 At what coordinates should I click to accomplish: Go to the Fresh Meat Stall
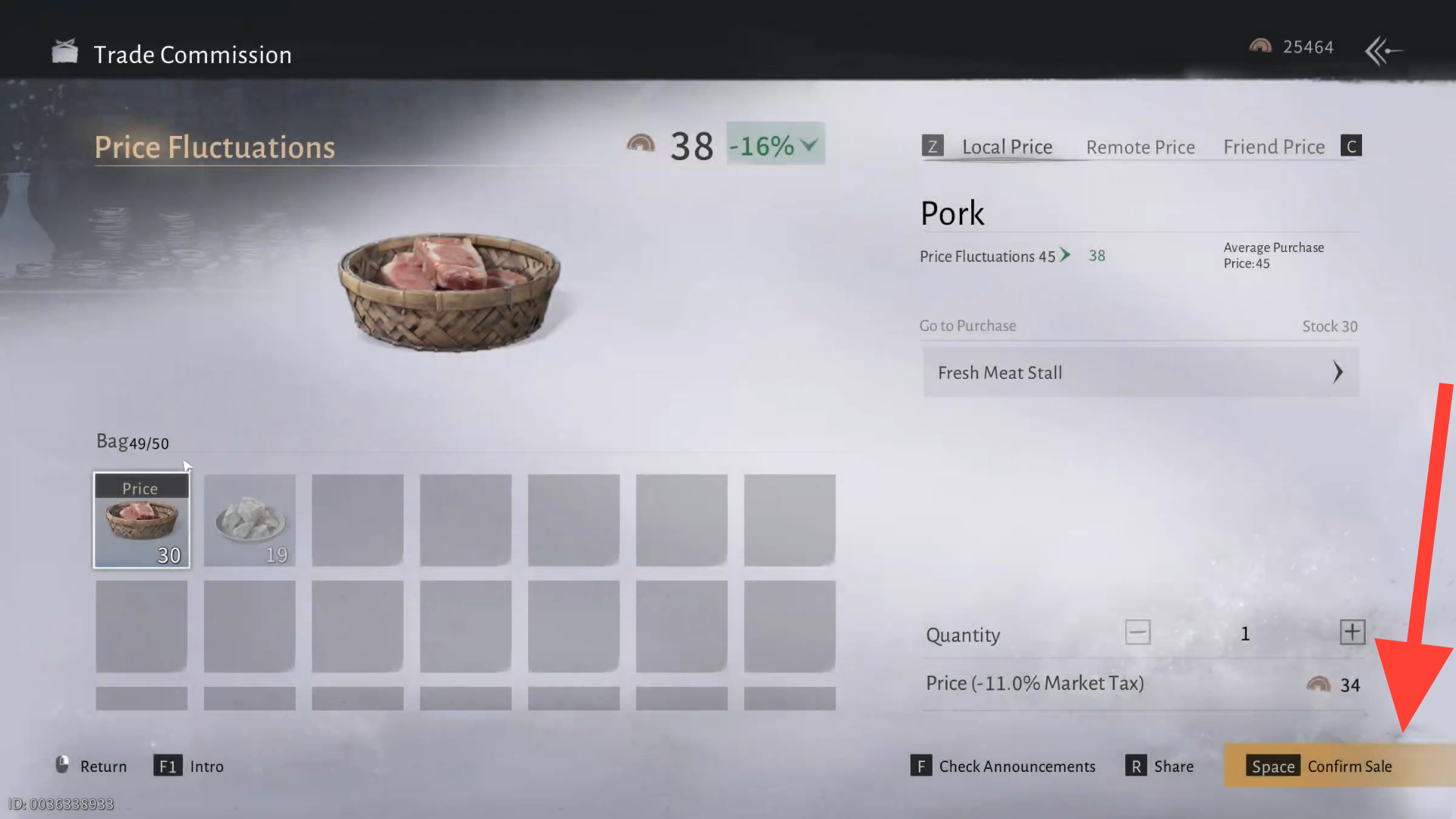click(x=1140, y=372)
